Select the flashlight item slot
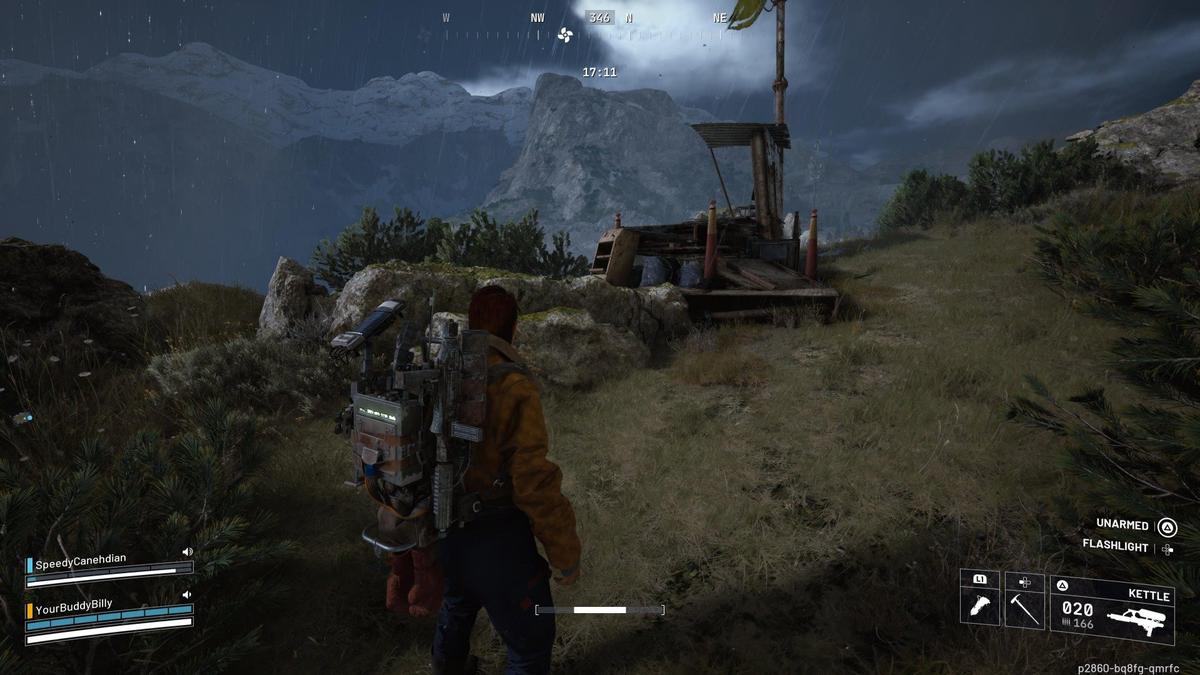This screenshot has width=1200, height=675. pos(980,603)
